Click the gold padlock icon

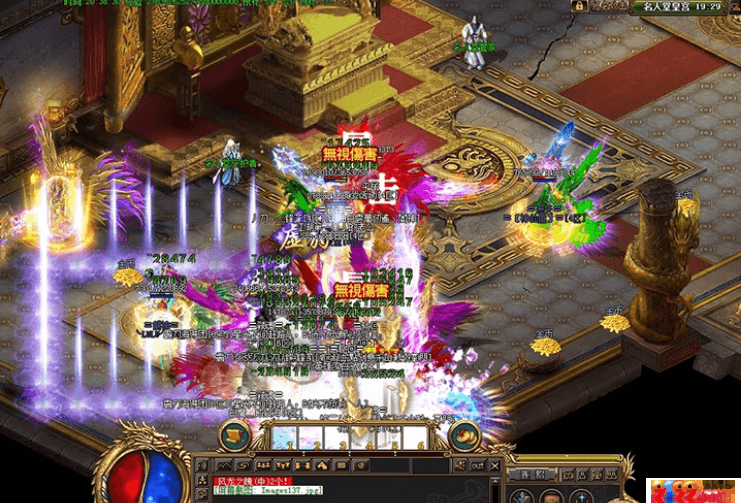tap(579, 6)
